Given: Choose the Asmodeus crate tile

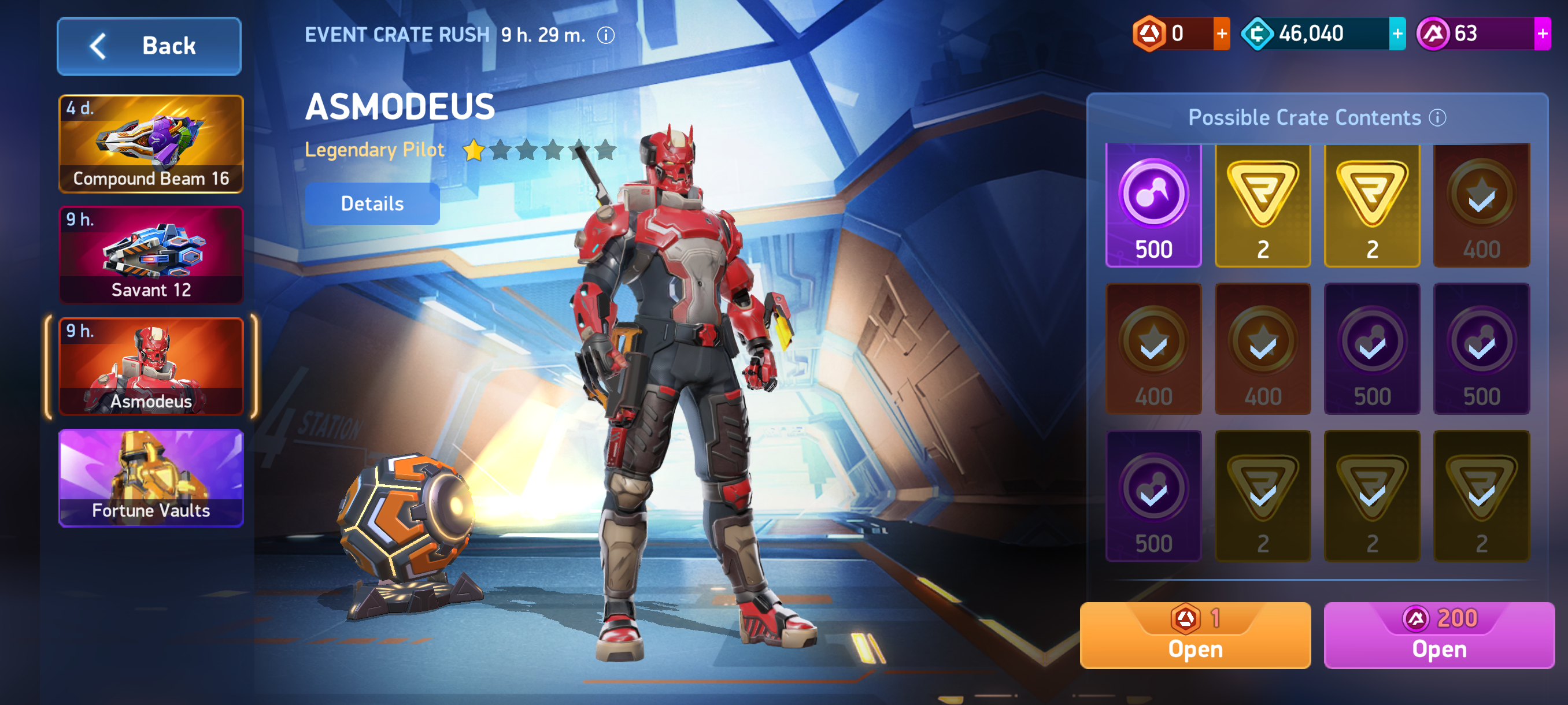Looking at the screenshot, I should click(151, 366).
